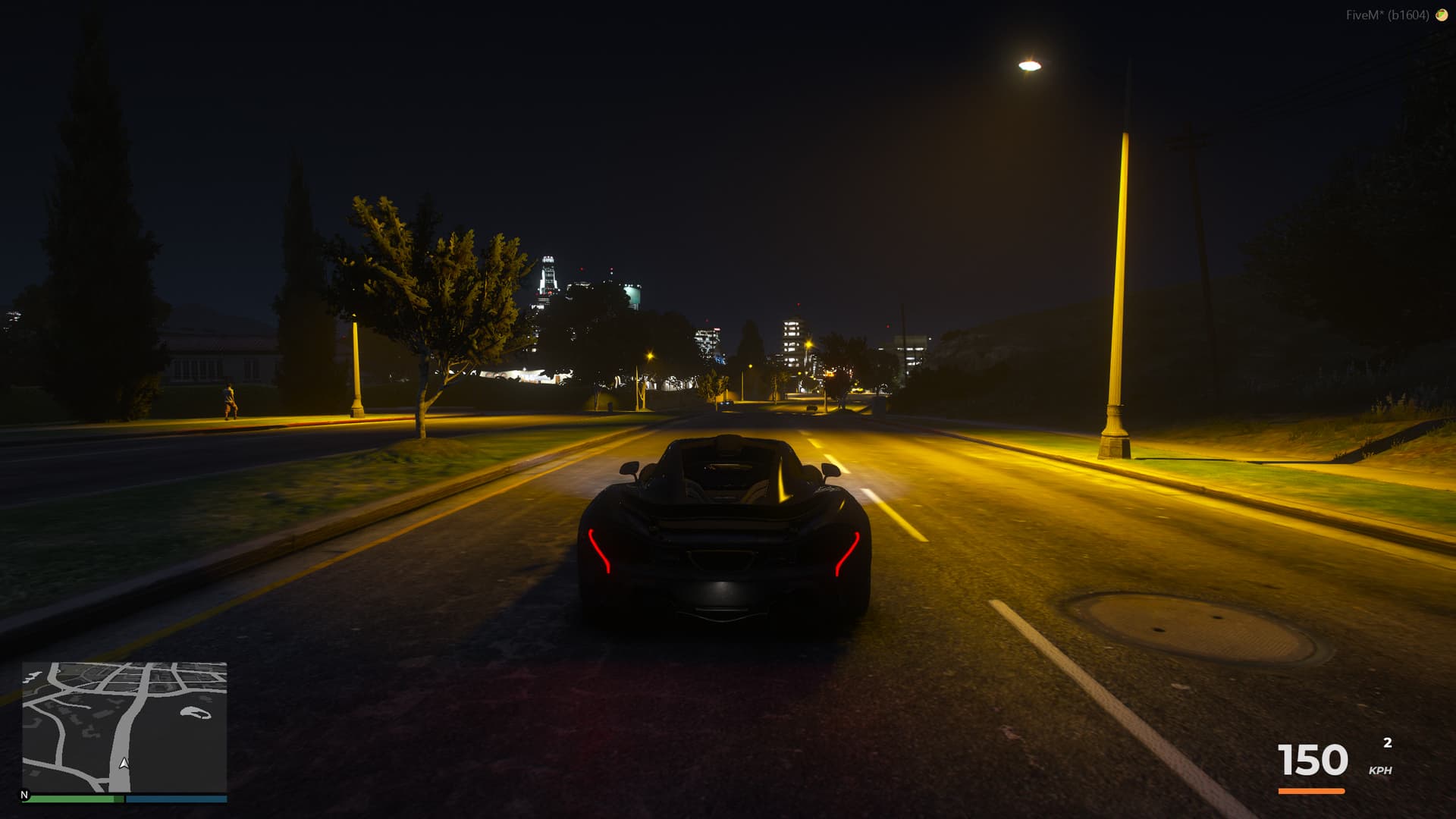This screenshot has height=819, width=1456.
Task: Select the player arrow on the minimap
Action: coord(124,764)
